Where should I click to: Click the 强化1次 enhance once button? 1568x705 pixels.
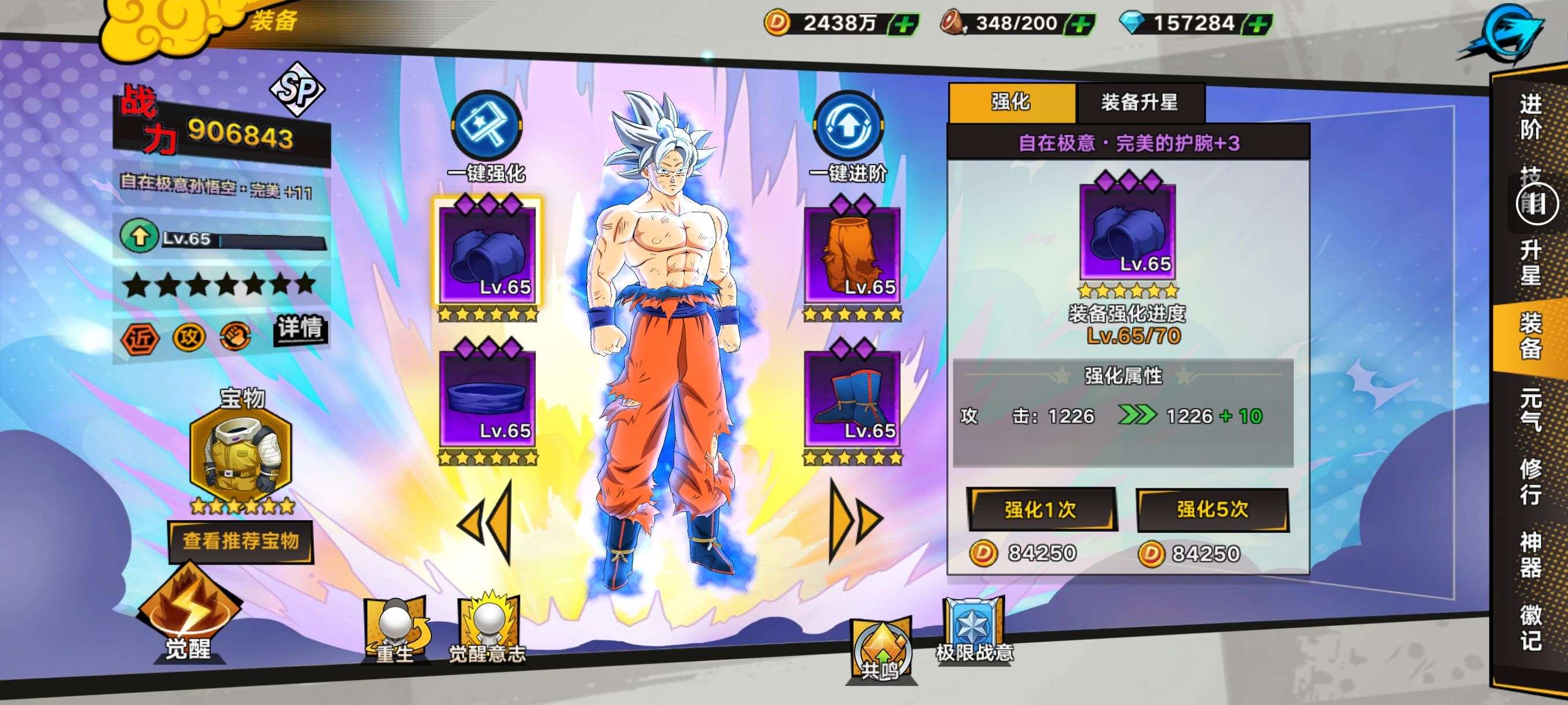click(x=1041, y=509)
